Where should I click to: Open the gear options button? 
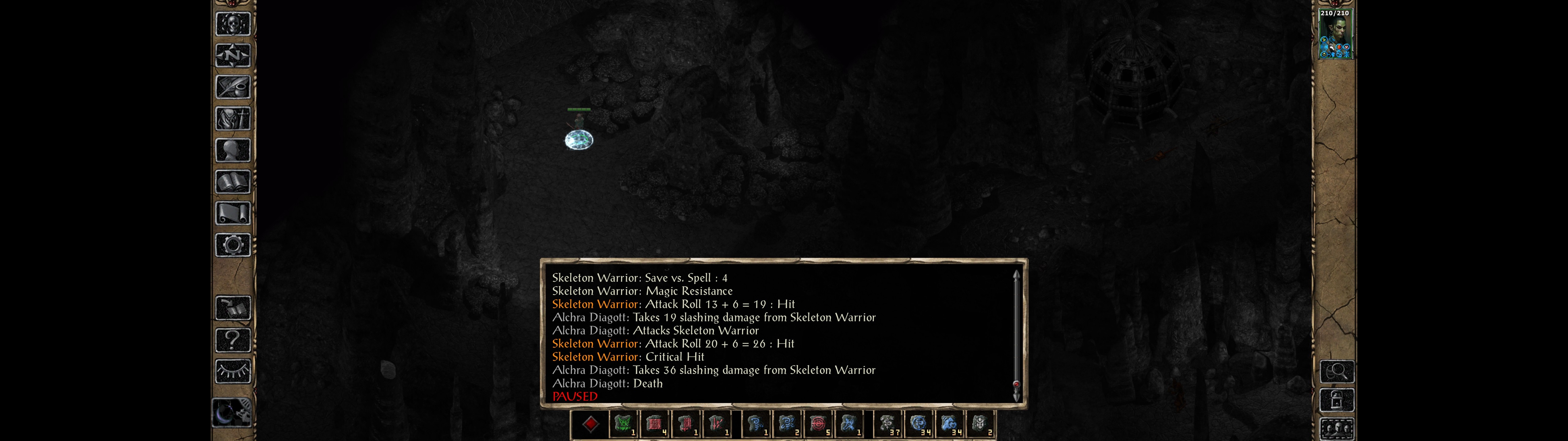[232, 245]
